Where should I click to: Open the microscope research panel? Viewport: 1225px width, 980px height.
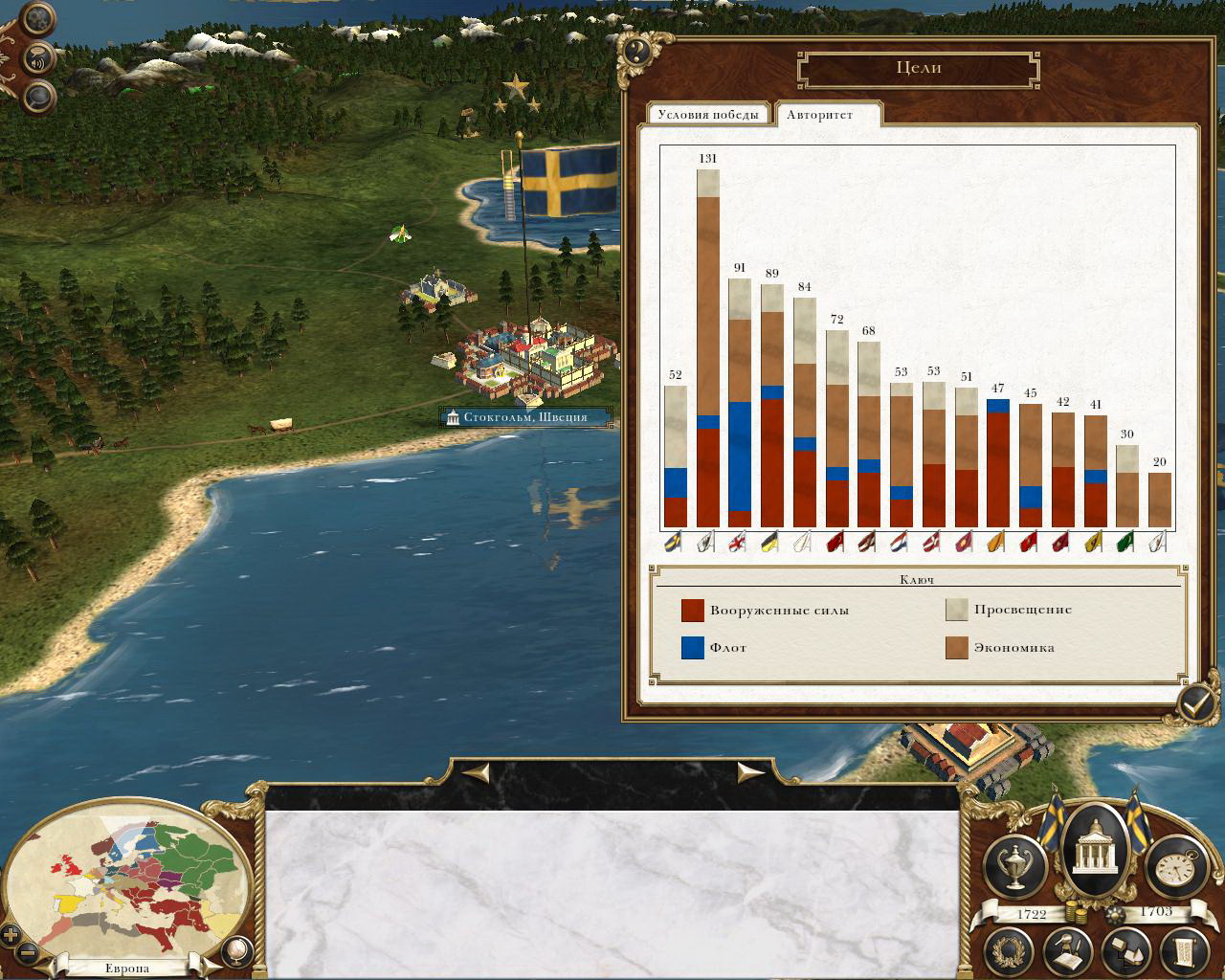pyautogui.click(x=1069, y=950)
